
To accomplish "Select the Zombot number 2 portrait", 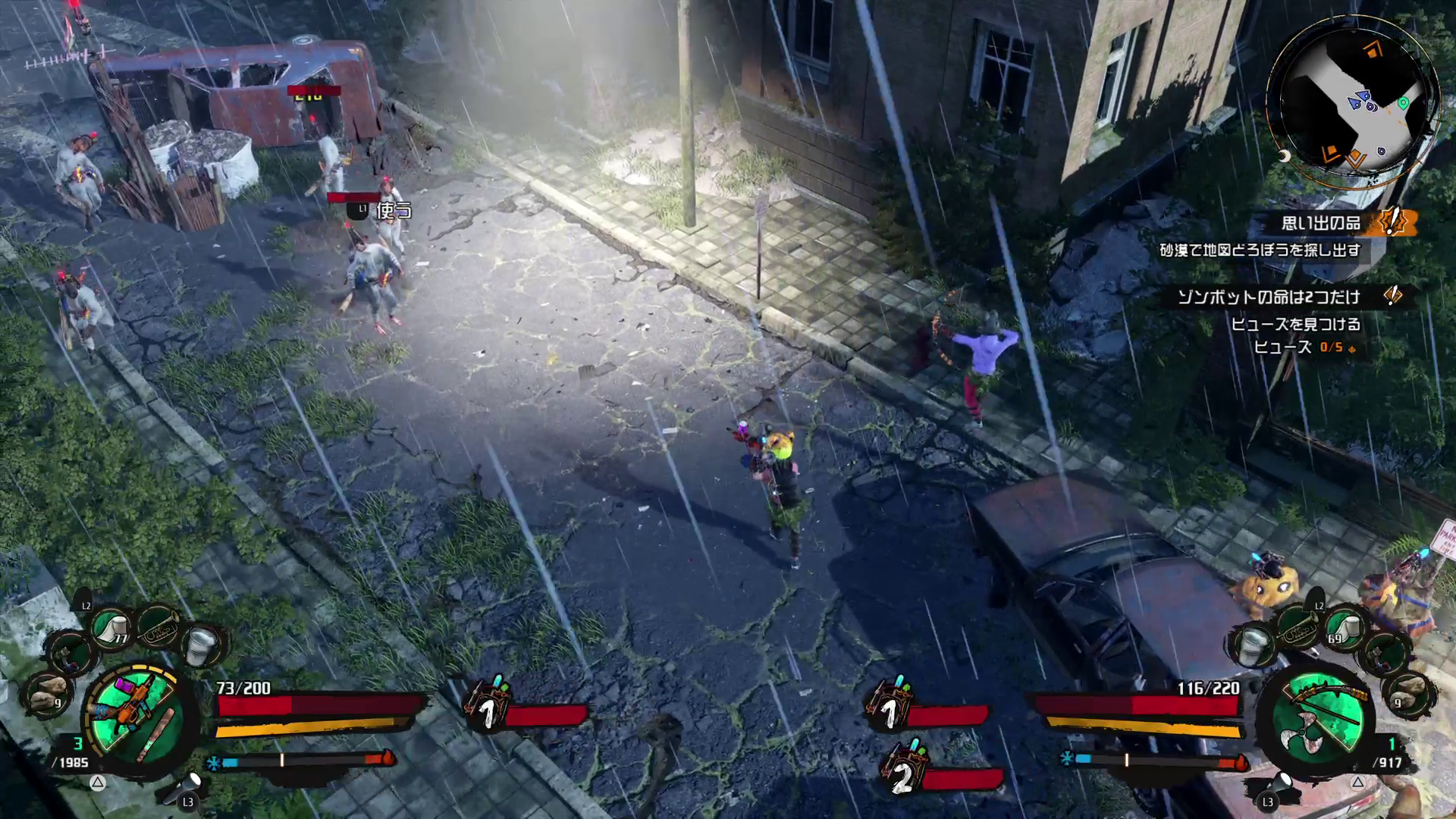I will click(902, 773).
